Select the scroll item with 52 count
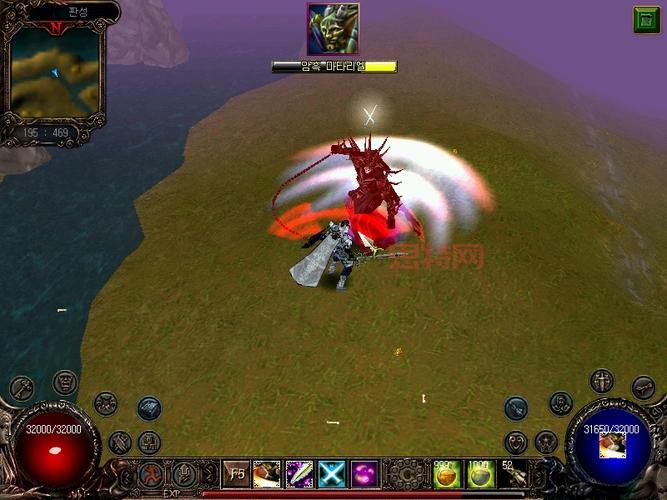The width and height of the screenshot is (667, 500). (x=512, y=473)
